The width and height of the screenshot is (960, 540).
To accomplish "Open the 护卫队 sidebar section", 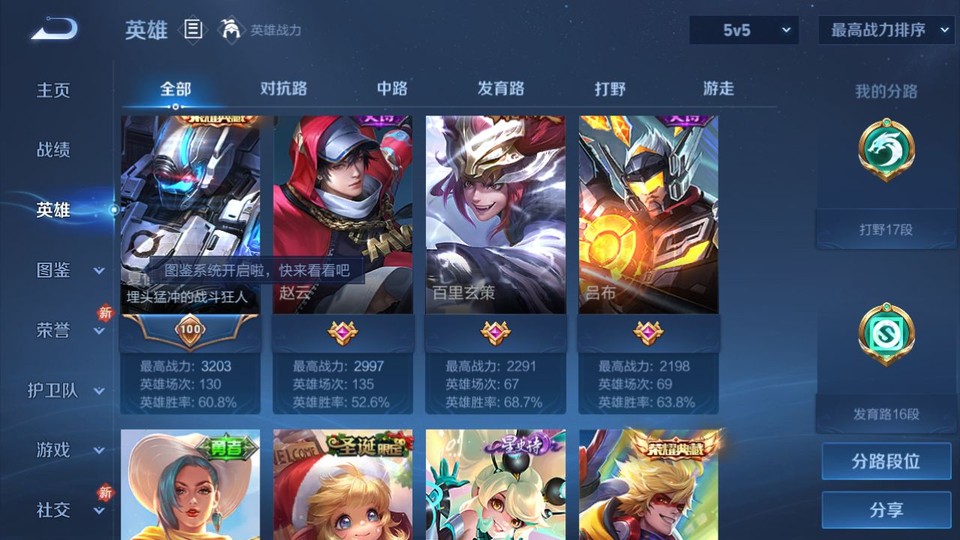I will (68, 390).
